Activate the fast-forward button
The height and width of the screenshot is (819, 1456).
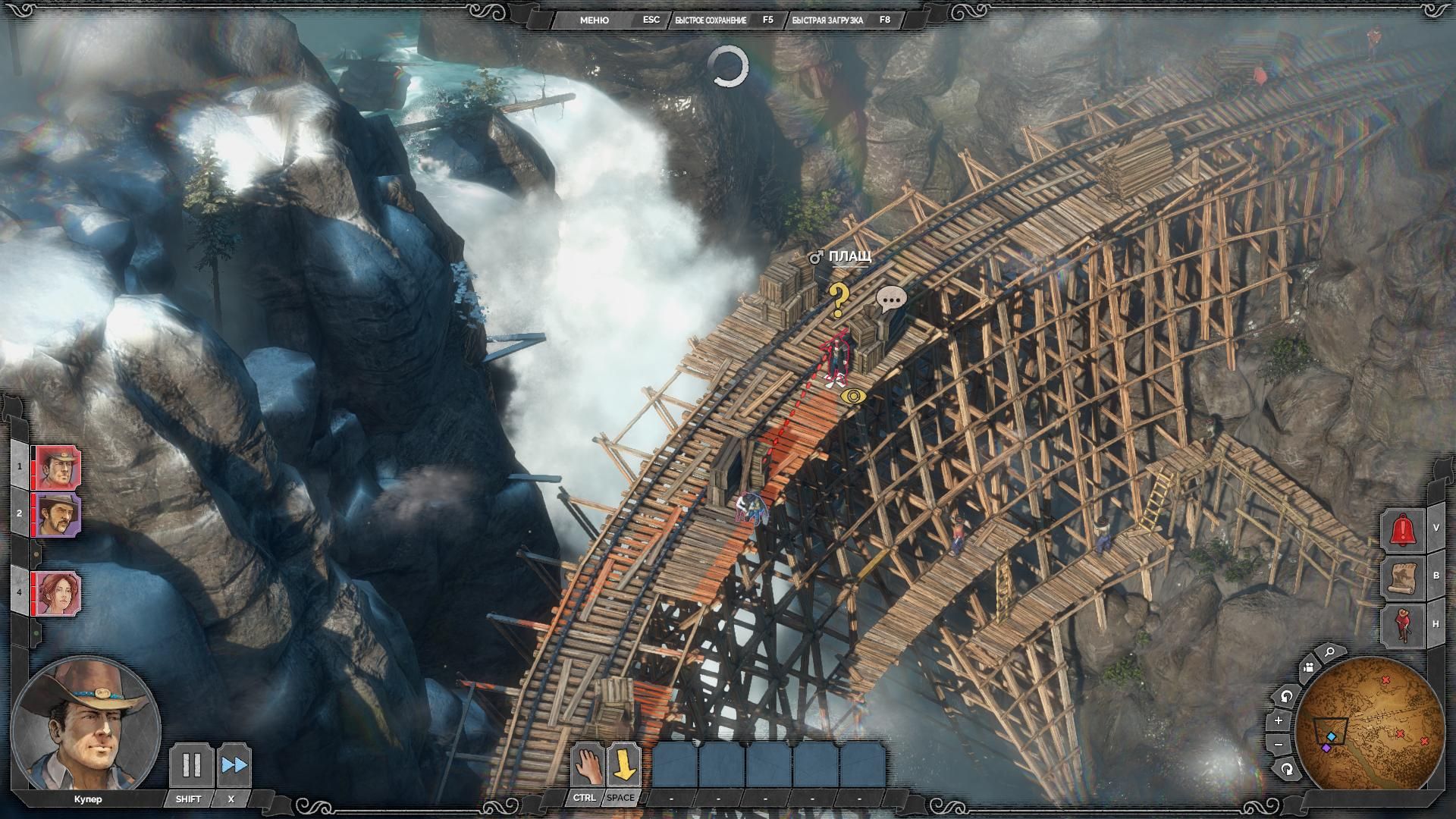[234, 765]
